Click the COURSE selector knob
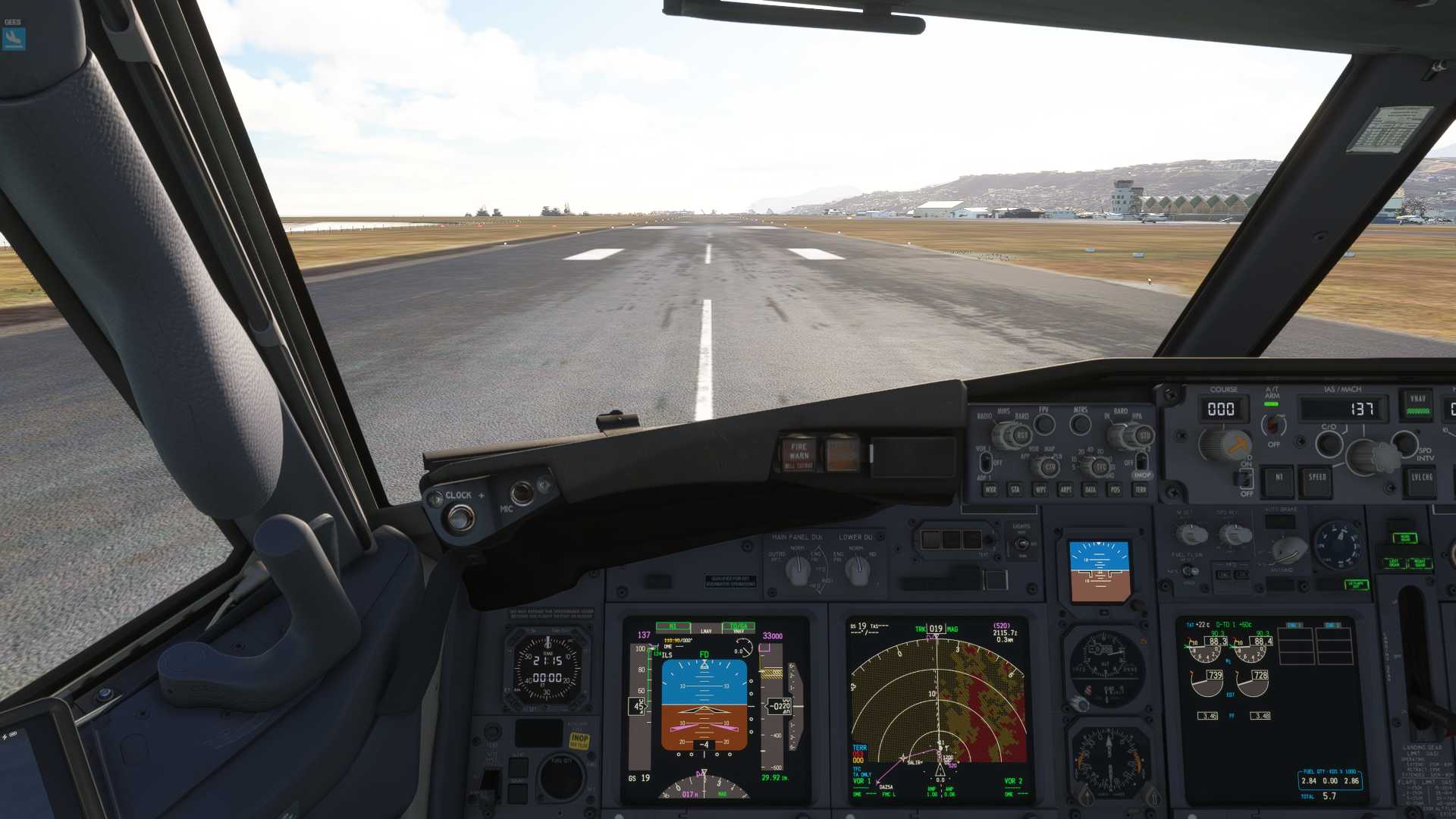This screenshot has height=819, width=1456. pyautogui.click(x=1222, y=444)
